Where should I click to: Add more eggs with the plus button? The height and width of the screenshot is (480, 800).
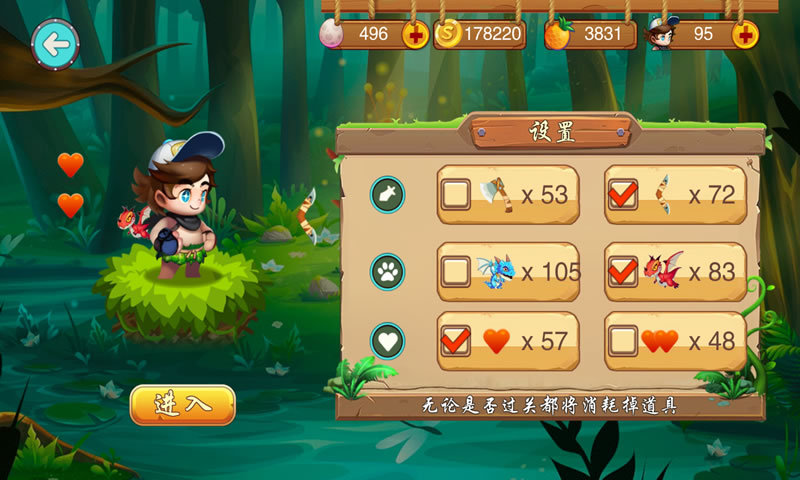coord(416,35)
